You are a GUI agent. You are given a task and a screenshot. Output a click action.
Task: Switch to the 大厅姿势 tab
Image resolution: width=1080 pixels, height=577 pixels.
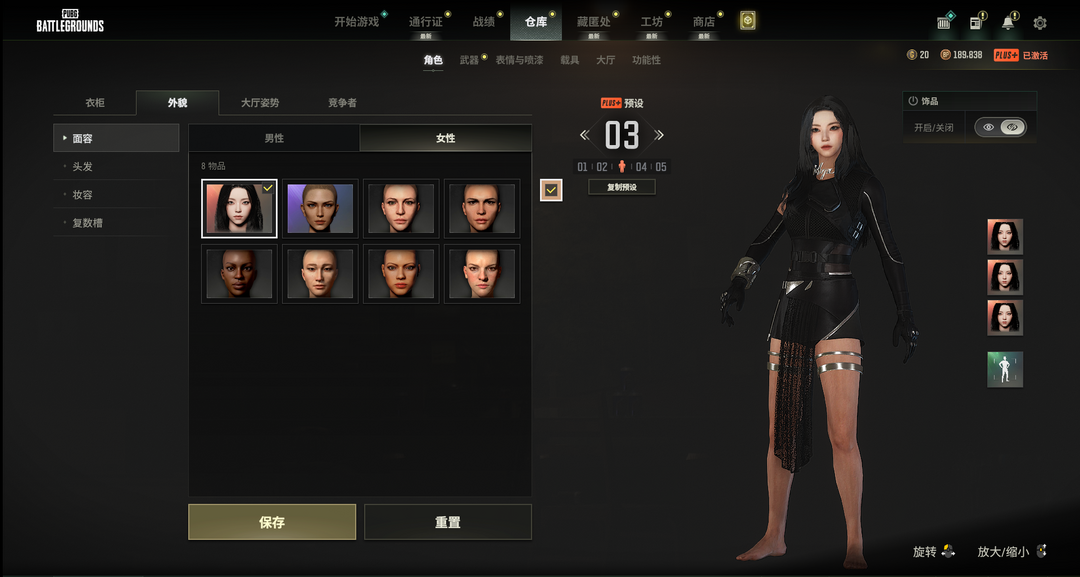pos(260,103)
